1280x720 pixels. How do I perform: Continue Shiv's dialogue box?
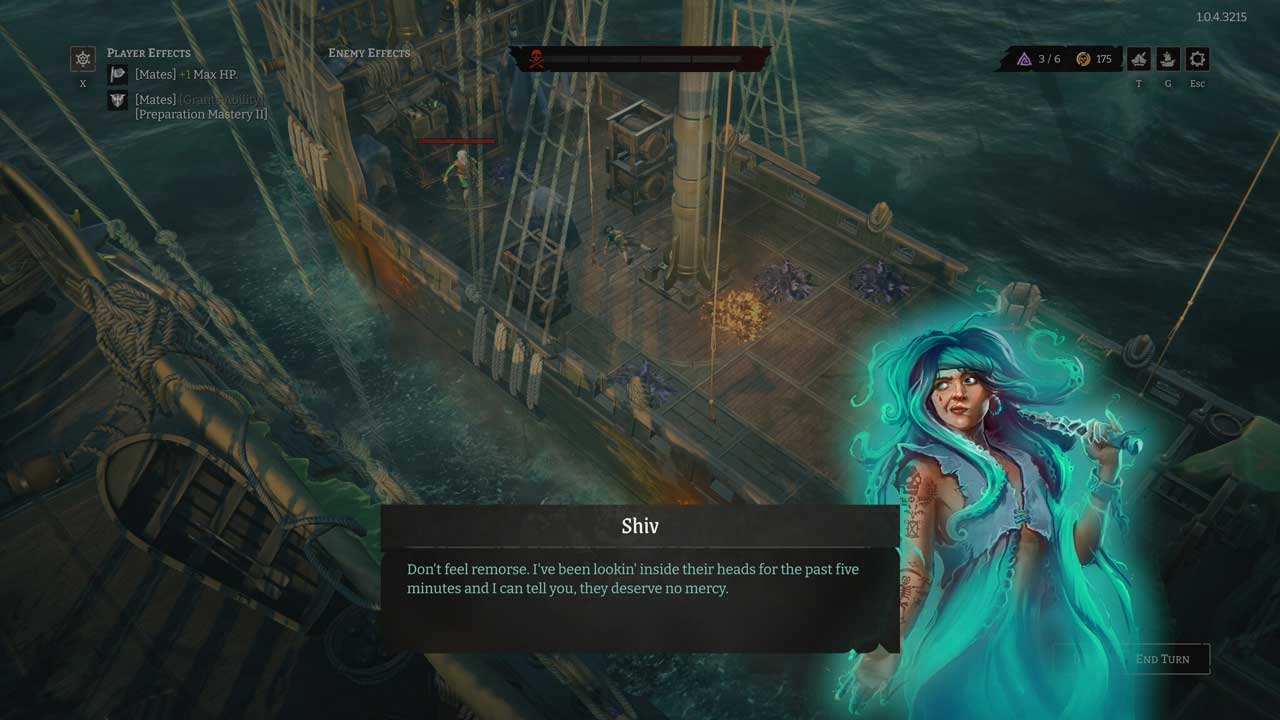tap(639, 580)
